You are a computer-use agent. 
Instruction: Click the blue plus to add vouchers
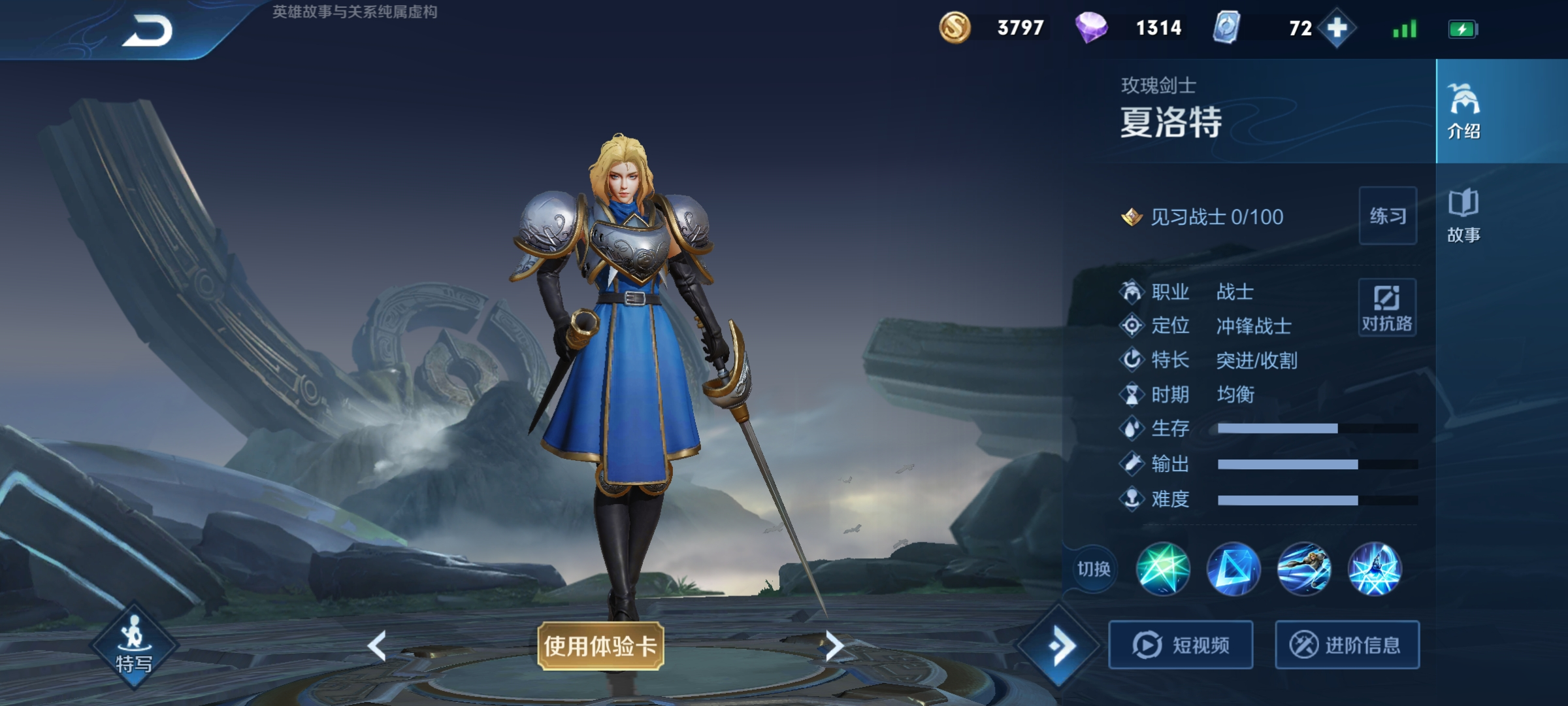point(1335,28)
